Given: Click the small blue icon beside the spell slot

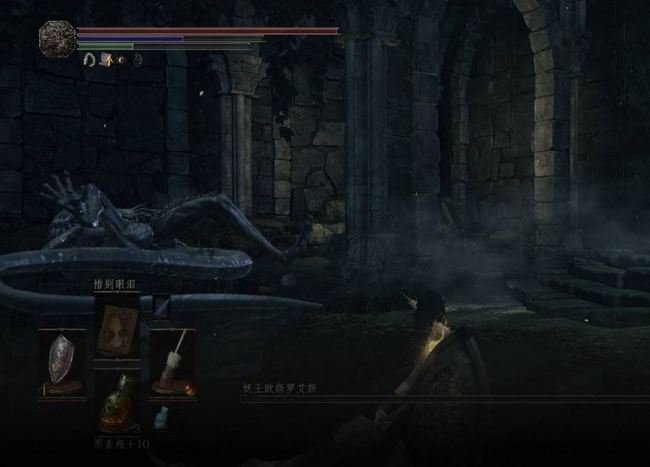Looking at the screenshot, I should [161, 305].
